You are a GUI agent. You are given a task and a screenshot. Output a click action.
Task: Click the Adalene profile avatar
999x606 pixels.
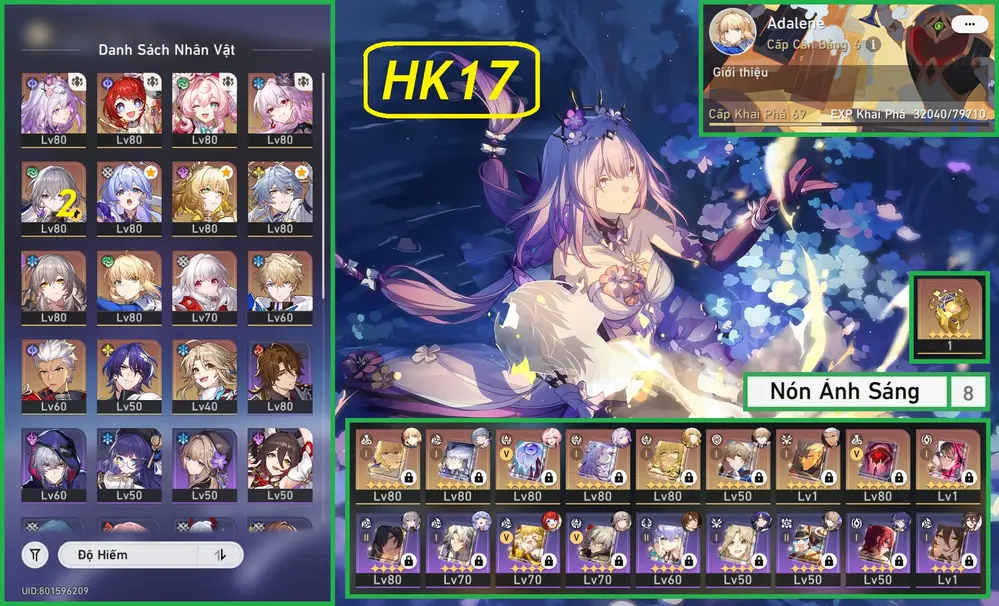(x=733, y=34)
